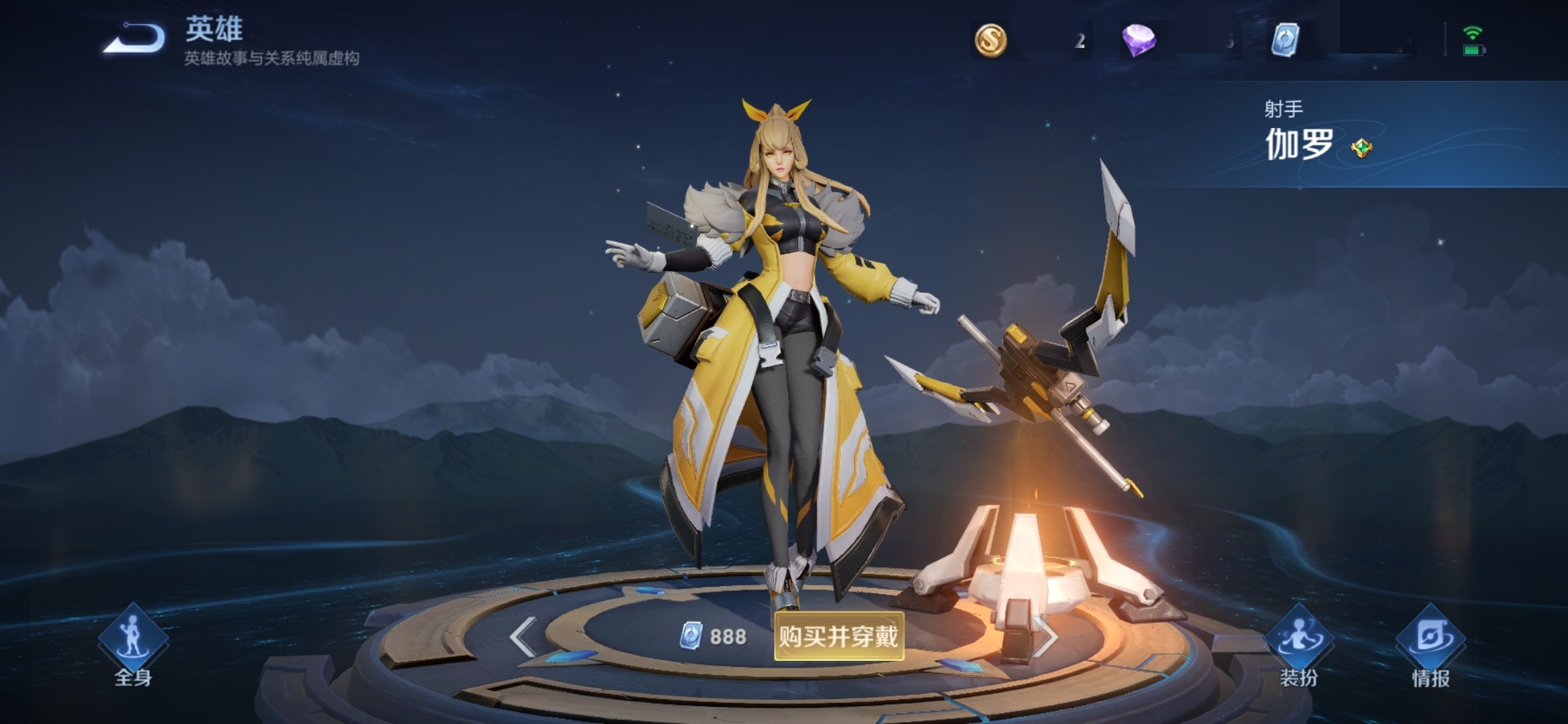Tap the blue skin shard currency icon
Screen dimensions: 1568x724
[1285, 40]
